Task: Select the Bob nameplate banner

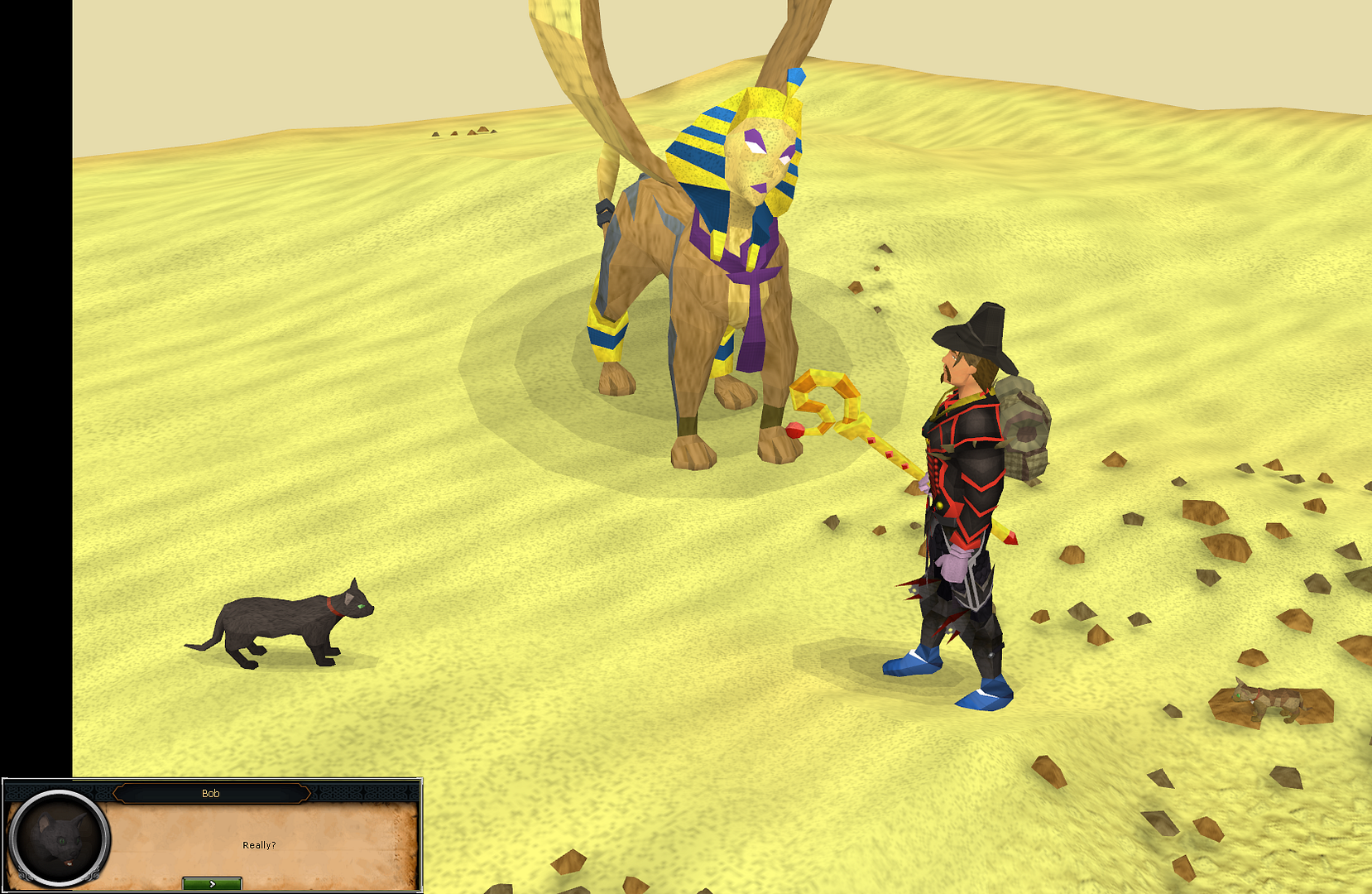Action: pyautogui.click(x=212, y=792)
